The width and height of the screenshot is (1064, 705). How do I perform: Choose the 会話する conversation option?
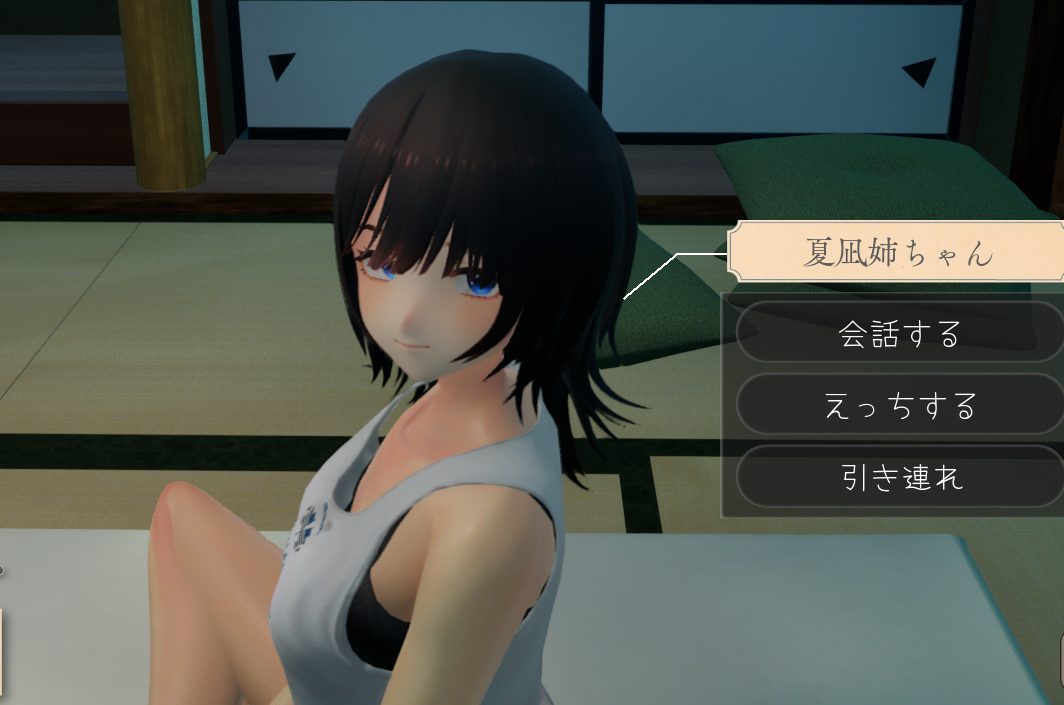899,333
